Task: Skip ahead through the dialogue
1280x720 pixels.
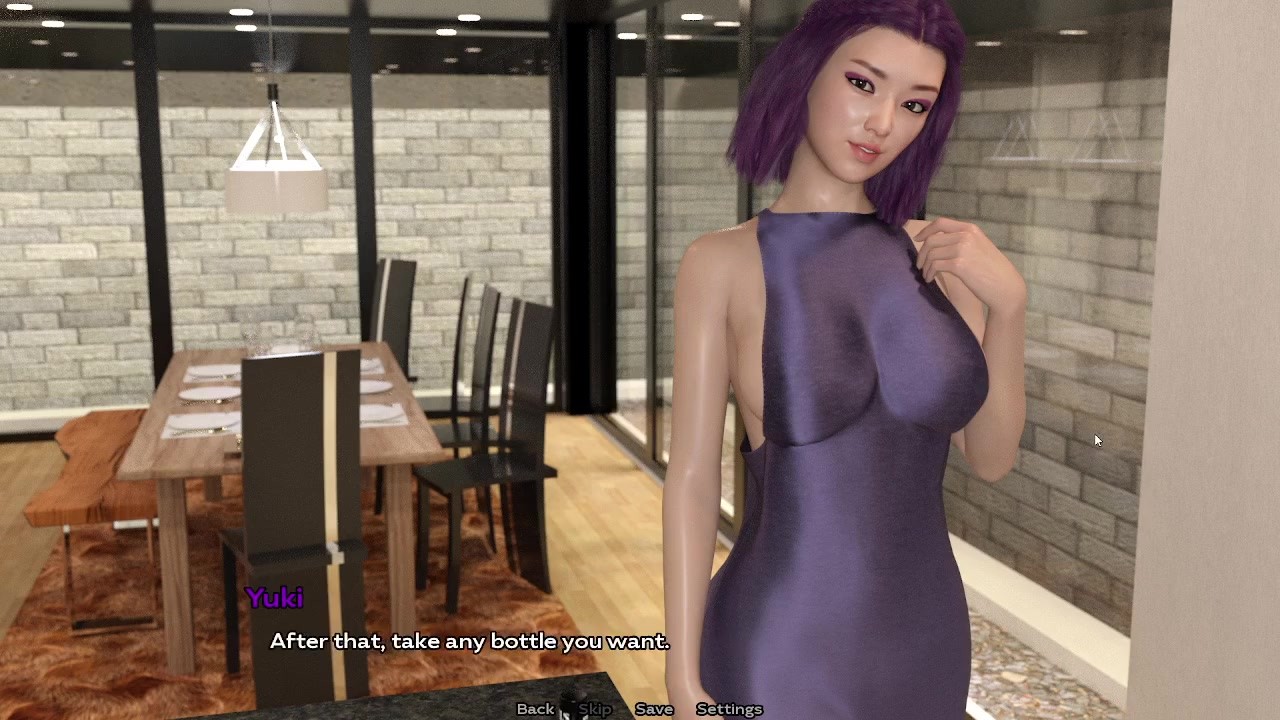Action: pyautogui.click(x=595, y=709)
